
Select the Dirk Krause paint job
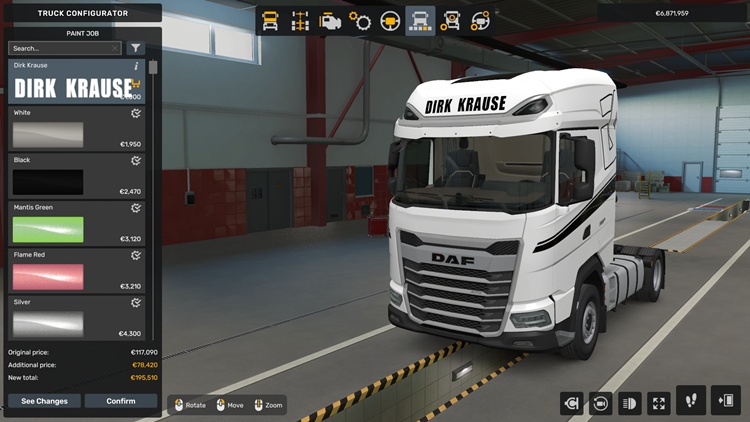[76, 84]
